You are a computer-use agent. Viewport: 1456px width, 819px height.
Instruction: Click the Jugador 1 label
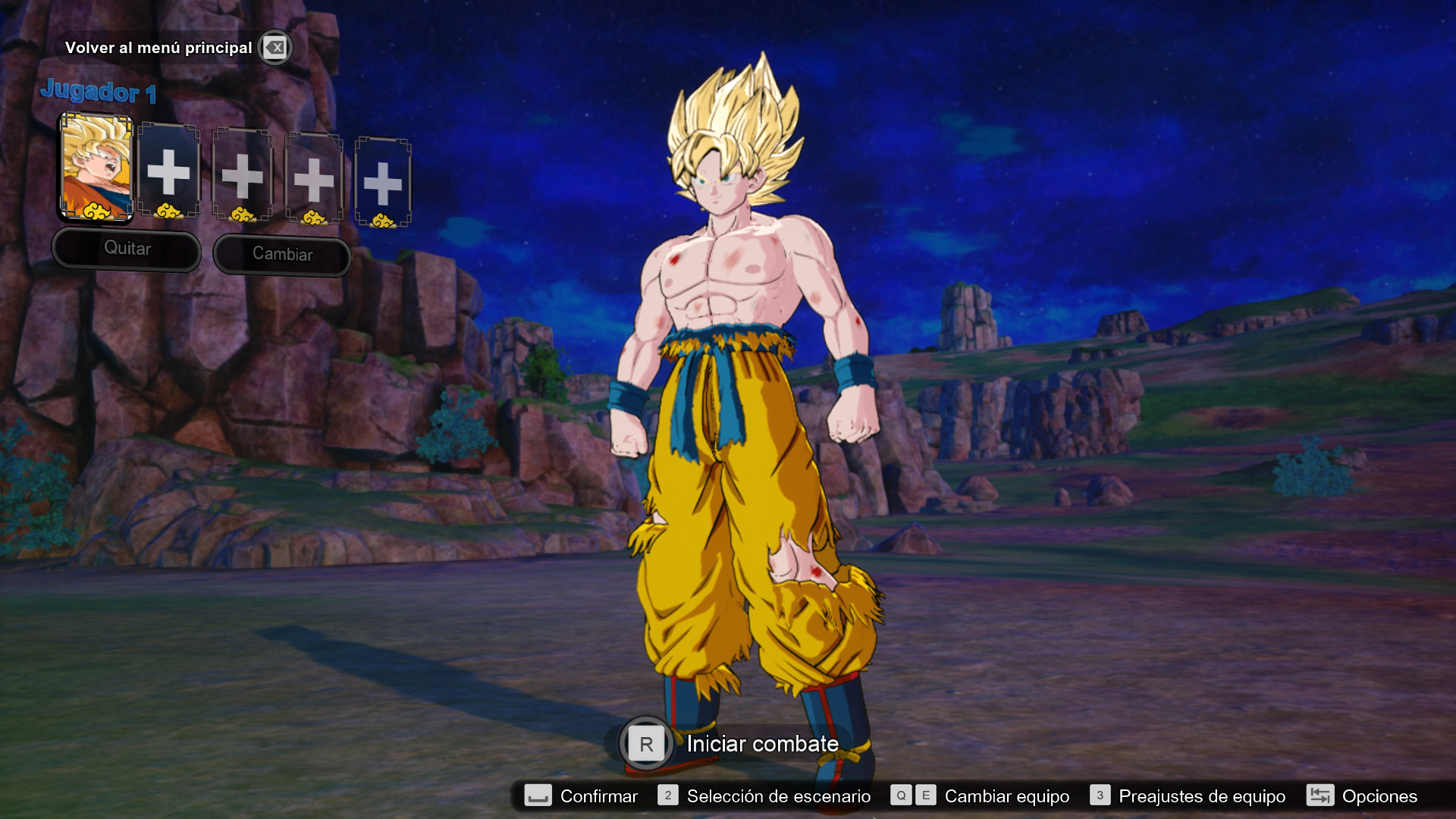(99, 93)
